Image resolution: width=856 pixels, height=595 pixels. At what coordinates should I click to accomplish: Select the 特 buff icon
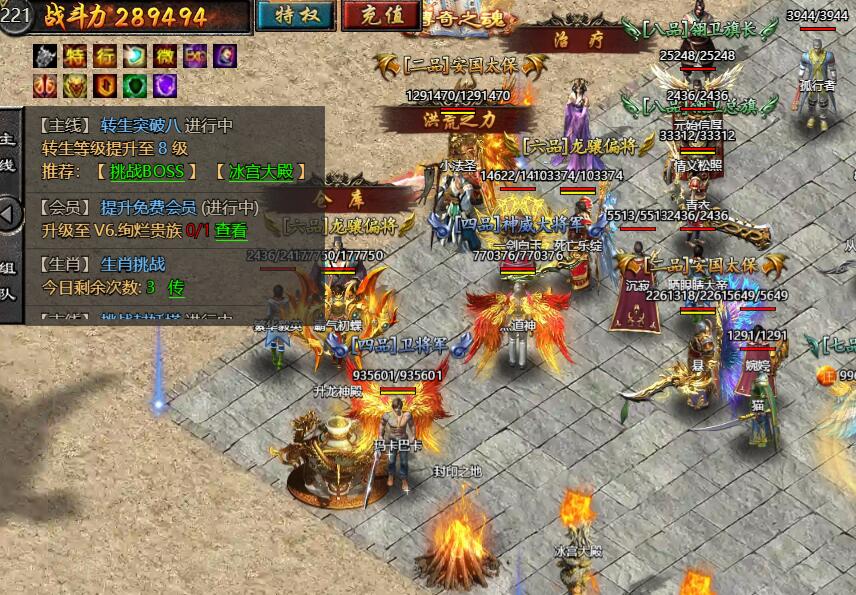click(75, 56)
